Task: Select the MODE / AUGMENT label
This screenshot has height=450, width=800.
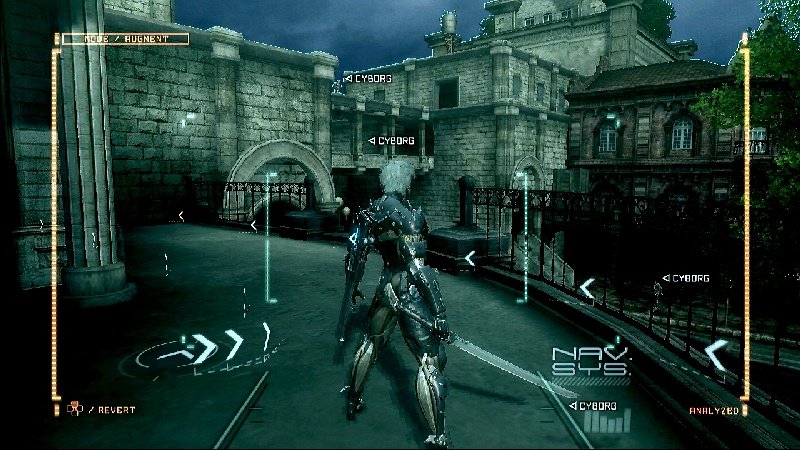Action: coord(125,39)
